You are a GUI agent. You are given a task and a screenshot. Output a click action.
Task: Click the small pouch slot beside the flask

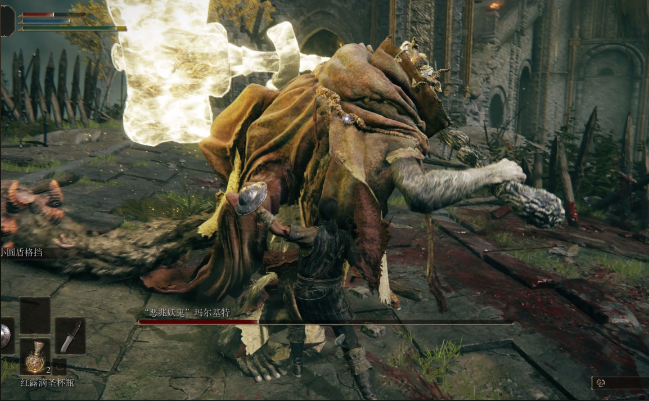58,367
